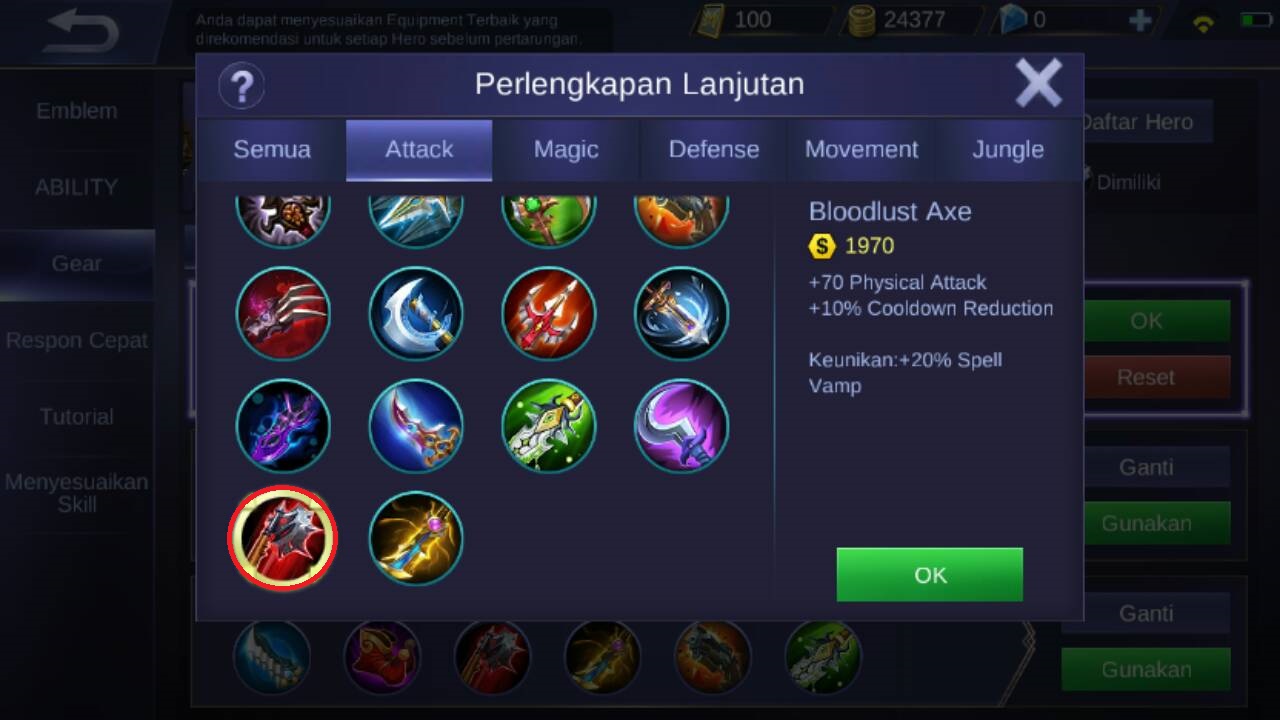Open the Defense tab
This screenshot has width=1280, height=720.
[x=713, y=150]
